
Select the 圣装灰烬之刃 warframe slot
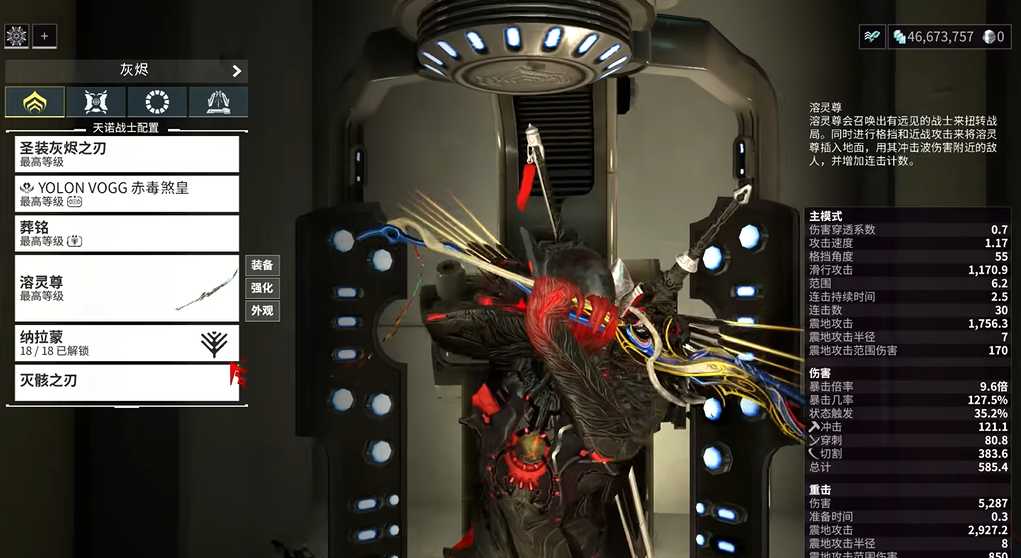pyautogui.click(x=127, y=154)
